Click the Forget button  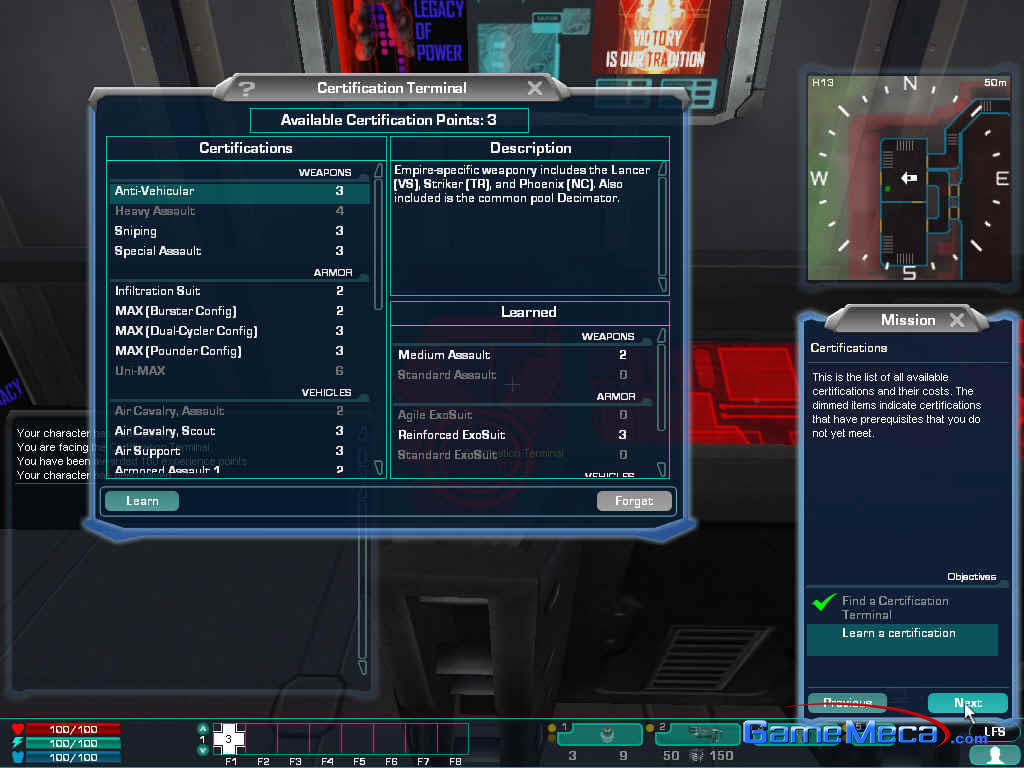(x=634, y=501)
